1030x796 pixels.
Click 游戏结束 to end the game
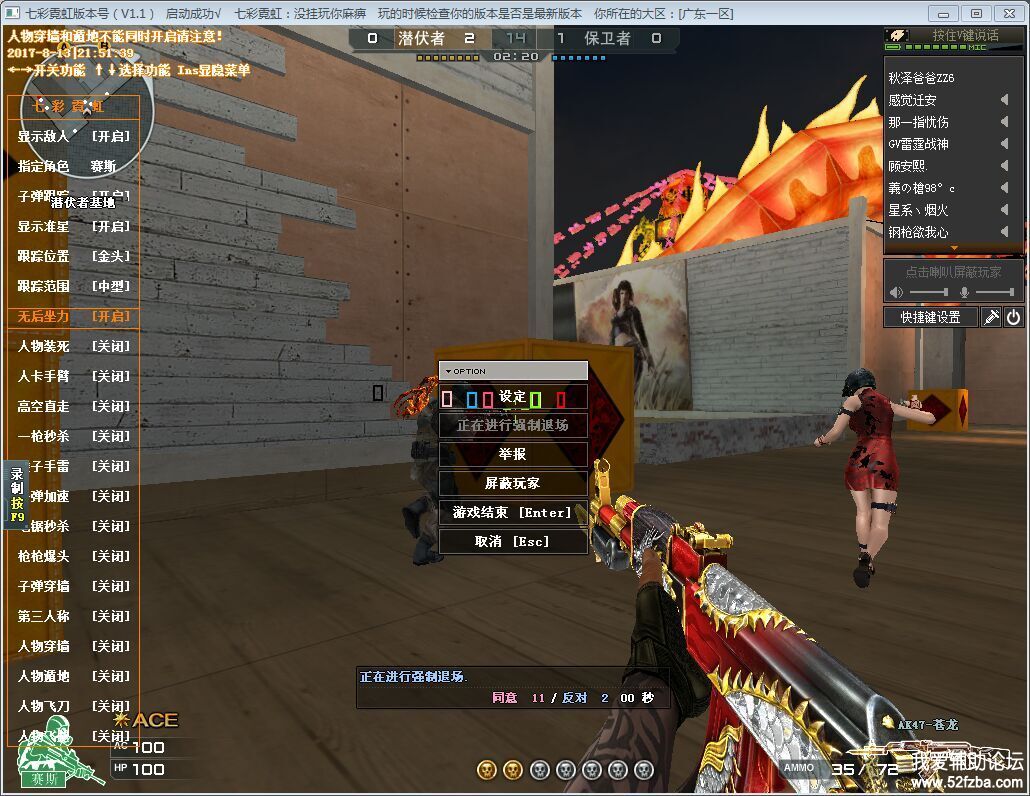(512, 512)
